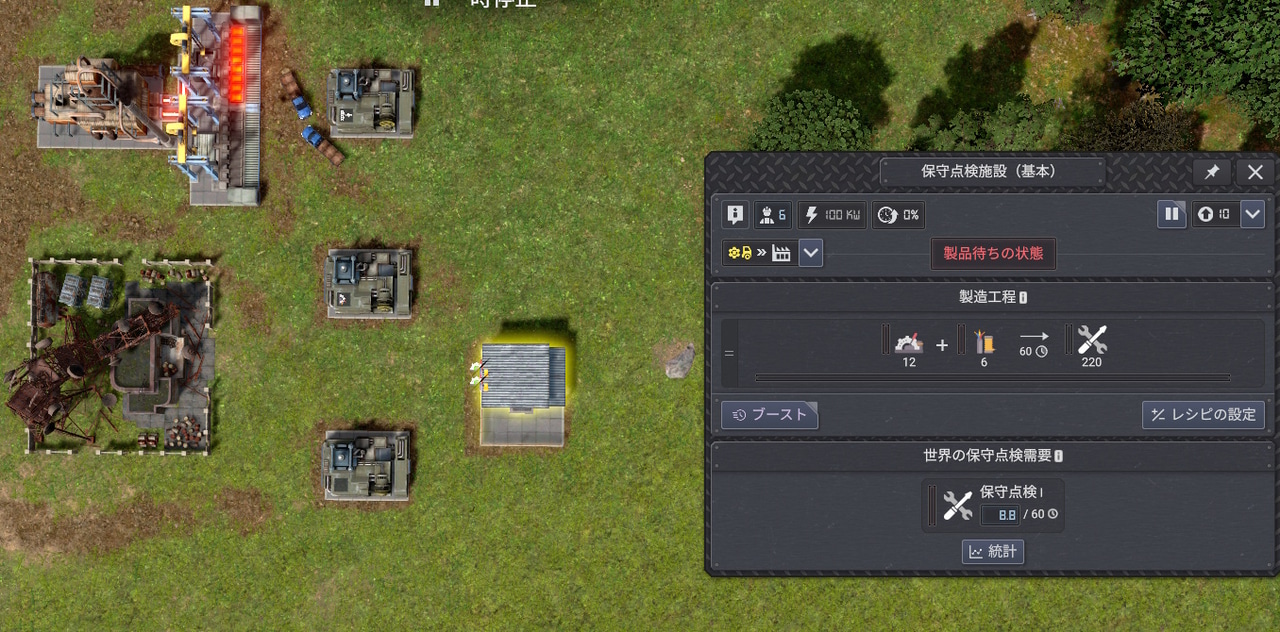Viewport: 1280px width, 632px height.
Task: Open レシピの設定 recipe settings
Action: pos(1204,415)
